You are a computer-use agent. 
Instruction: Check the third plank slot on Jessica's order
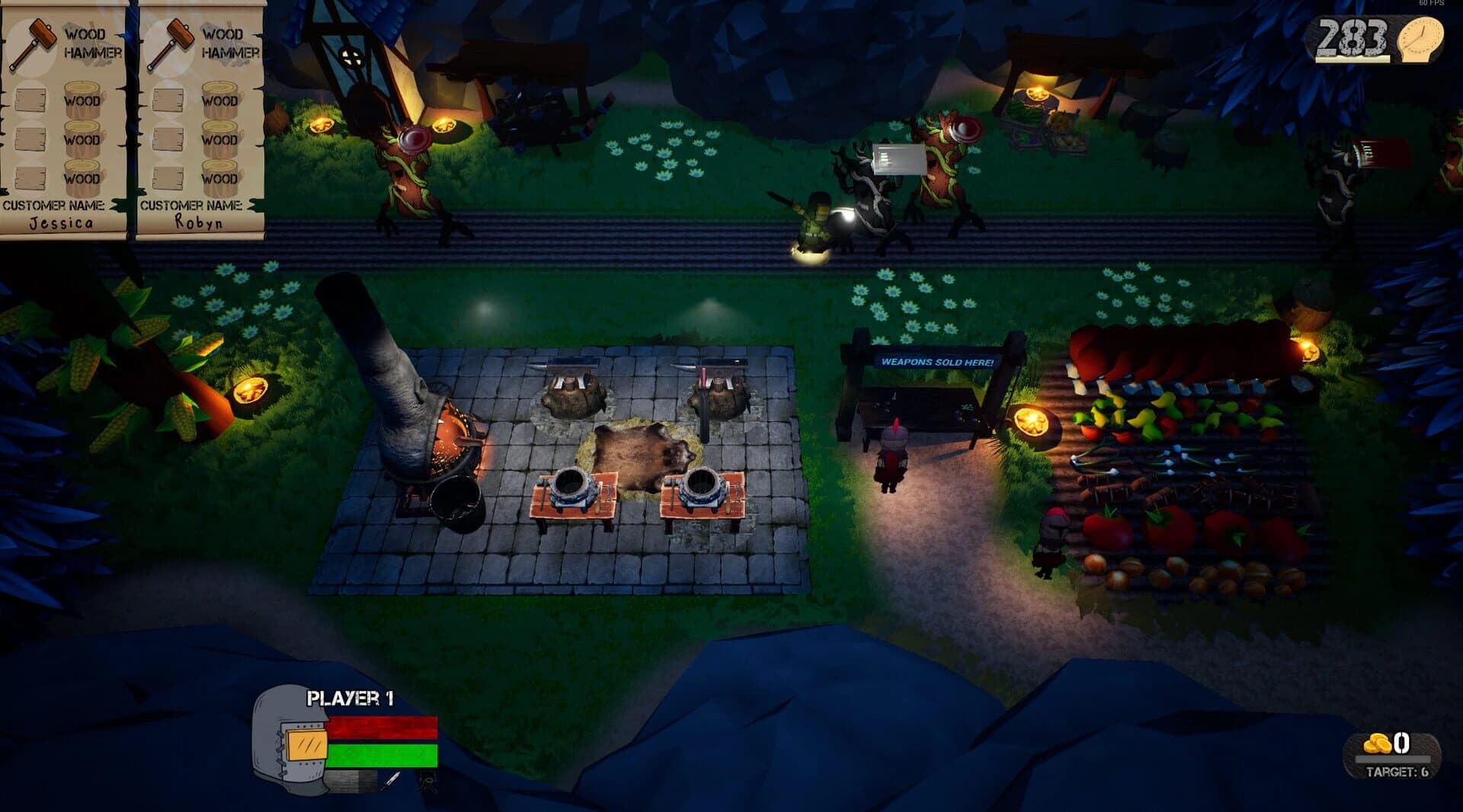(x=30, y=176)
